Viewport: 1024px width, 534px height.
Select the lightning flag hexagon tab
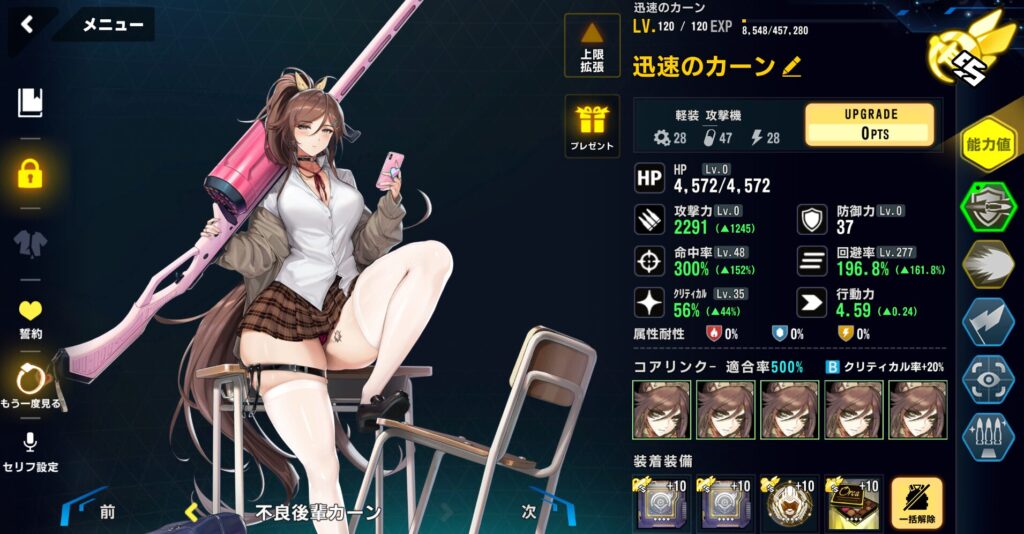click(x=988, y=321)
